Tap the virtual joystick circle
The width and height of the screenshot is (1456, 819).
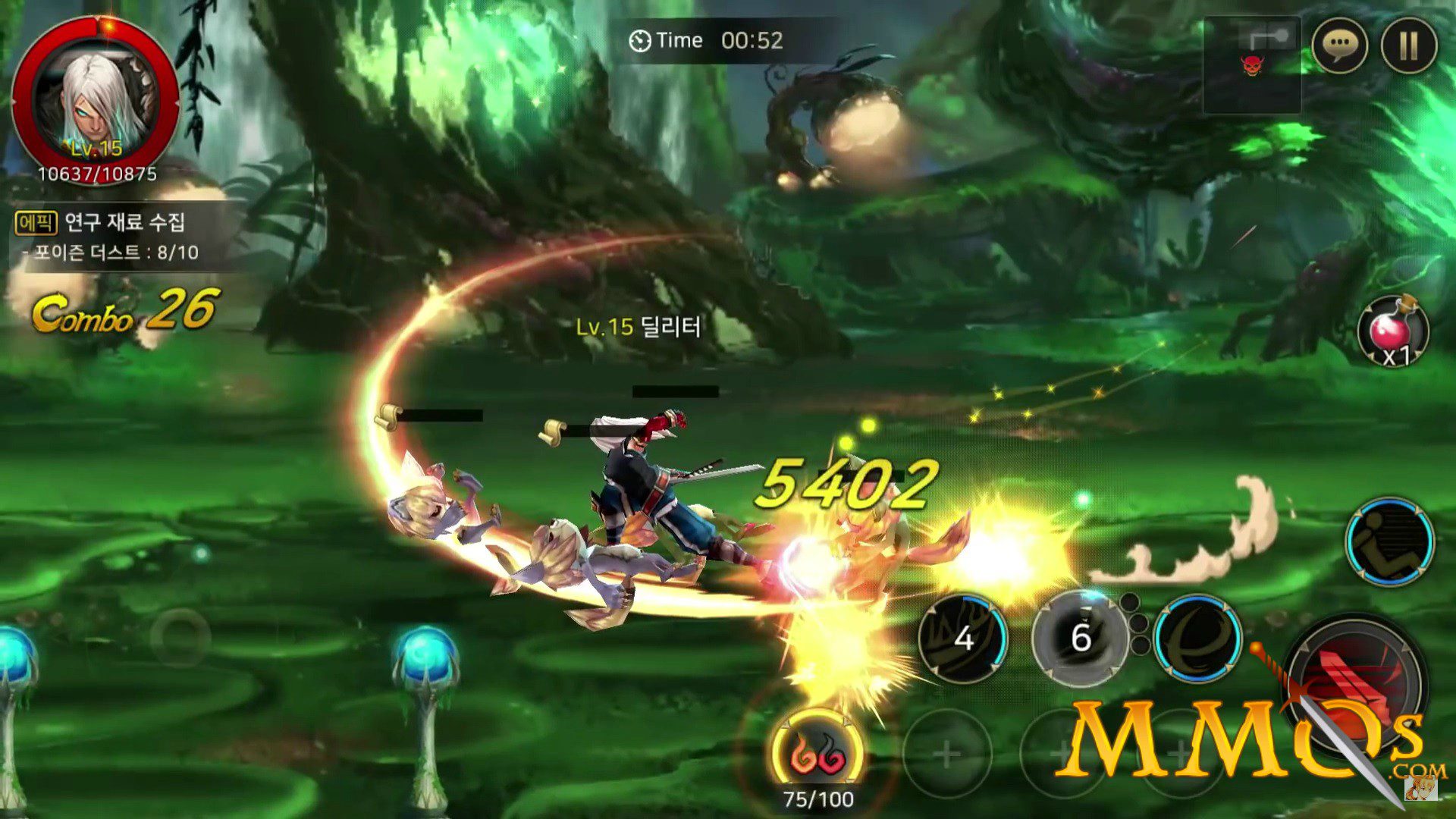[x=180, y=637]
